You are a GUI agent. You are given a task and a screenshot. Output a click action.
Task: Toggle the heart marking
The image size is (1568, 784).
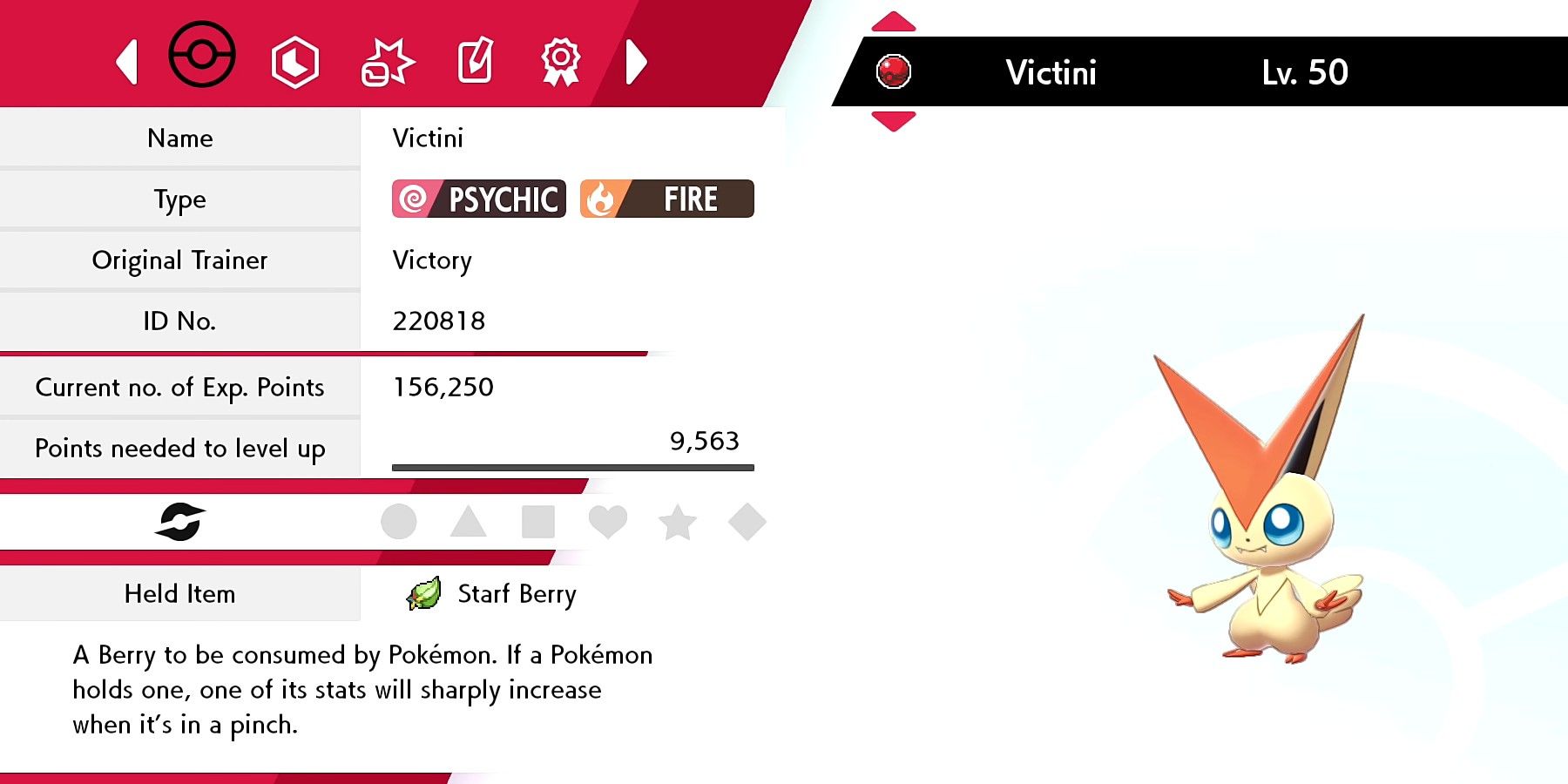[x=608, y=521]
